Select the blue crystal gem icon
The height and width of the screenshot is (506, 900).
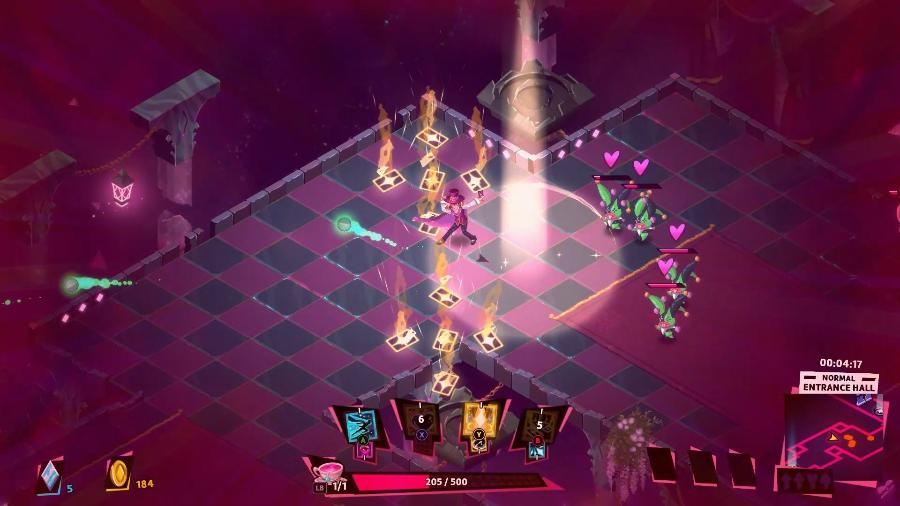[x=48, y=478]
